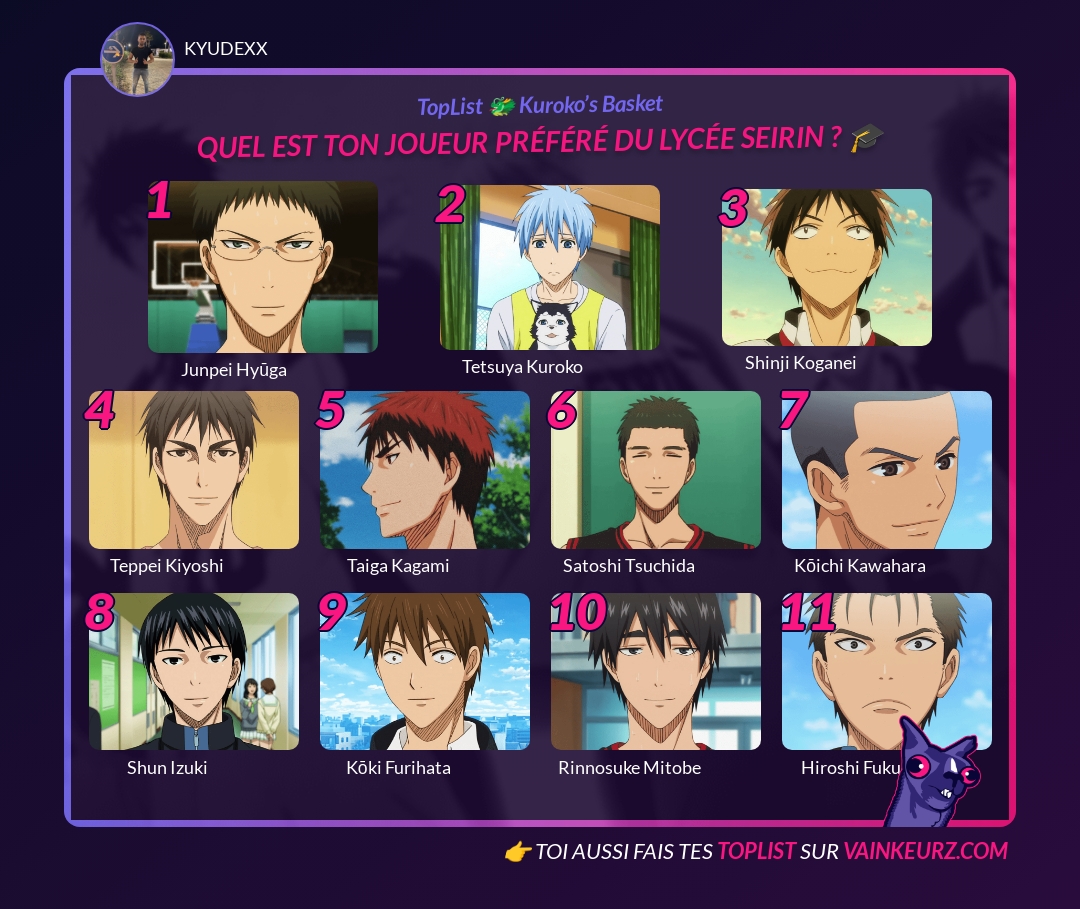Image resolution: width=1080 pixels, height=909 pixels.
Task: Pick the Shun Izuki thumbnail
Action: [x=194, y=672]
